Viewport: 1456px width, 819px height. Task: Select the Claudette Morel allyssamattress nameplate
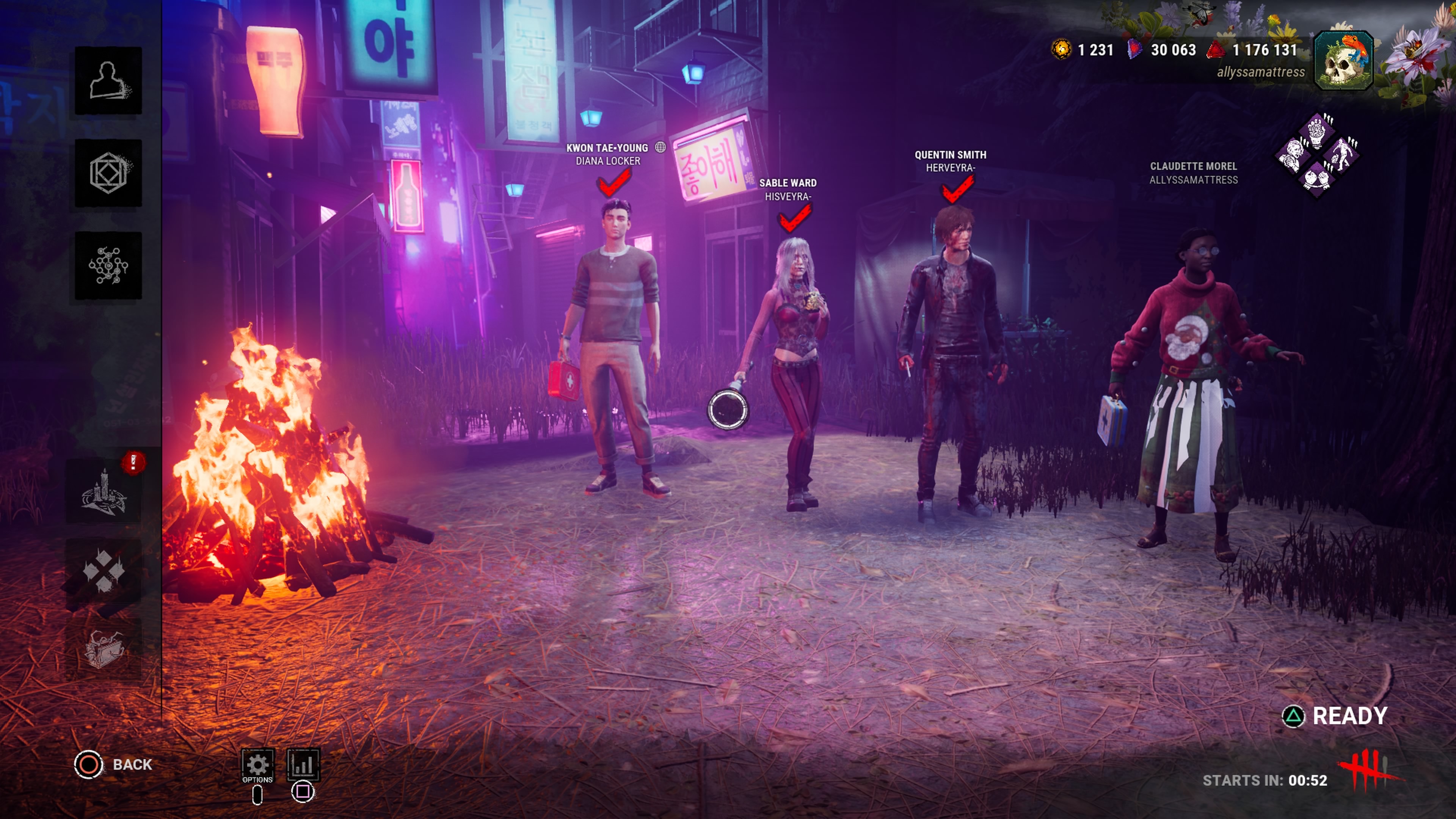pos(1193,173)
